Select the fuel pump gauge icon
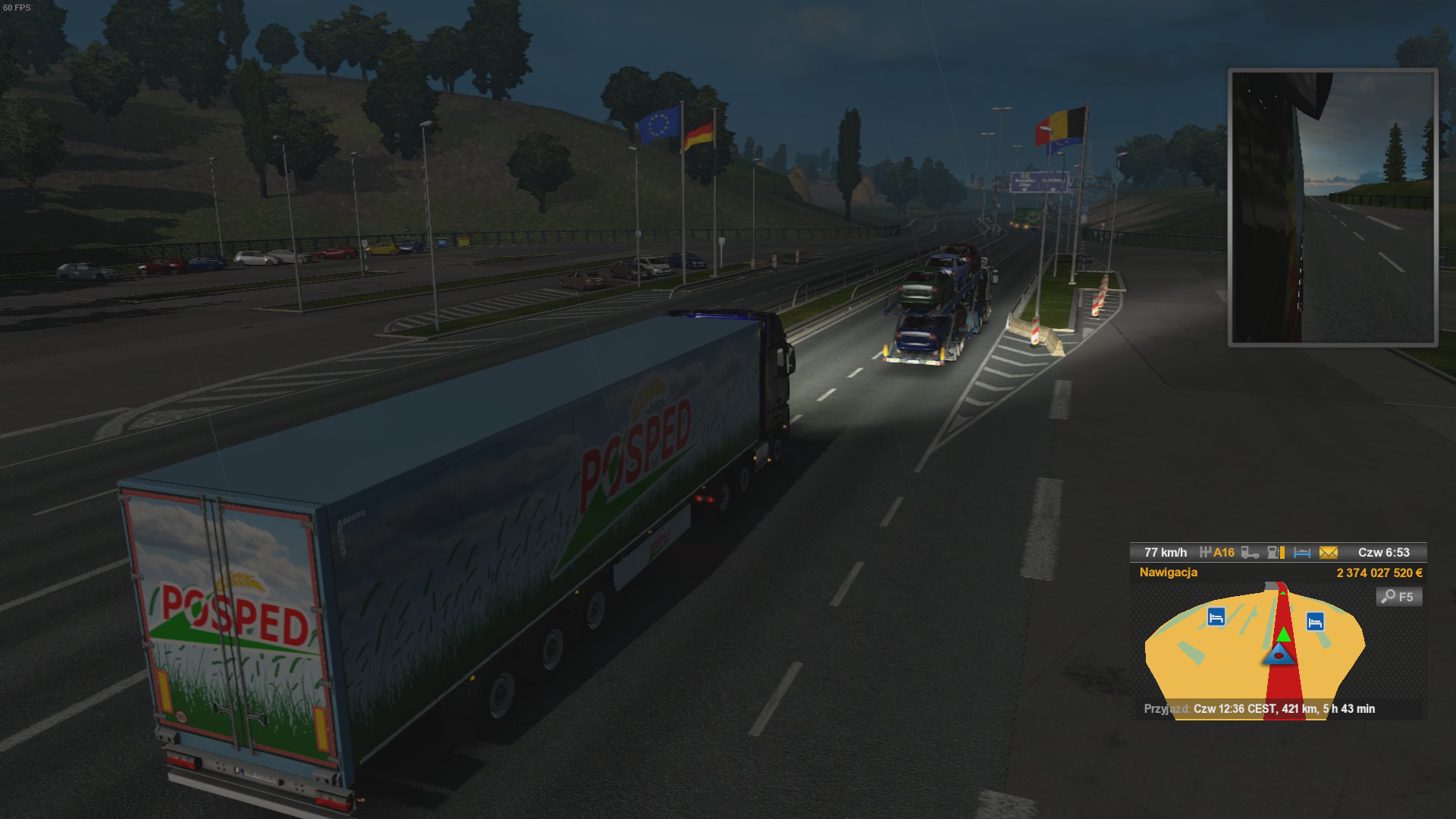Viewport: 1456px width, 819px height. pyautogui.click(x=1276, y=553)
